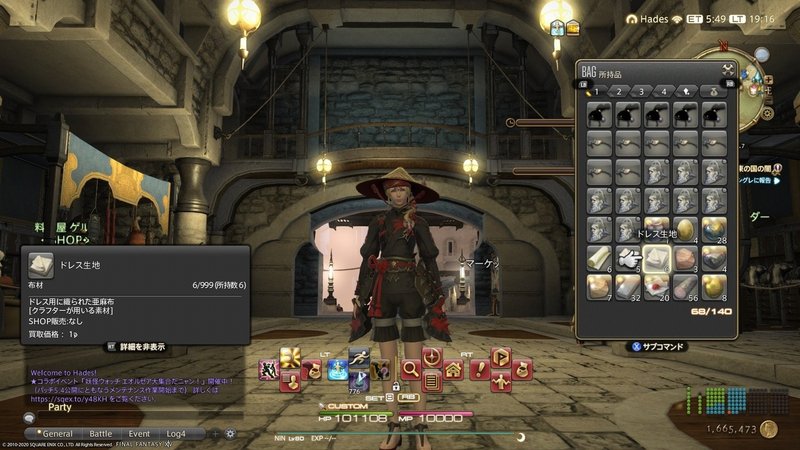The width and height of the screenshot is (800, 450).
Task: Select the item slot with quantity 56
Action: (685, 287)
